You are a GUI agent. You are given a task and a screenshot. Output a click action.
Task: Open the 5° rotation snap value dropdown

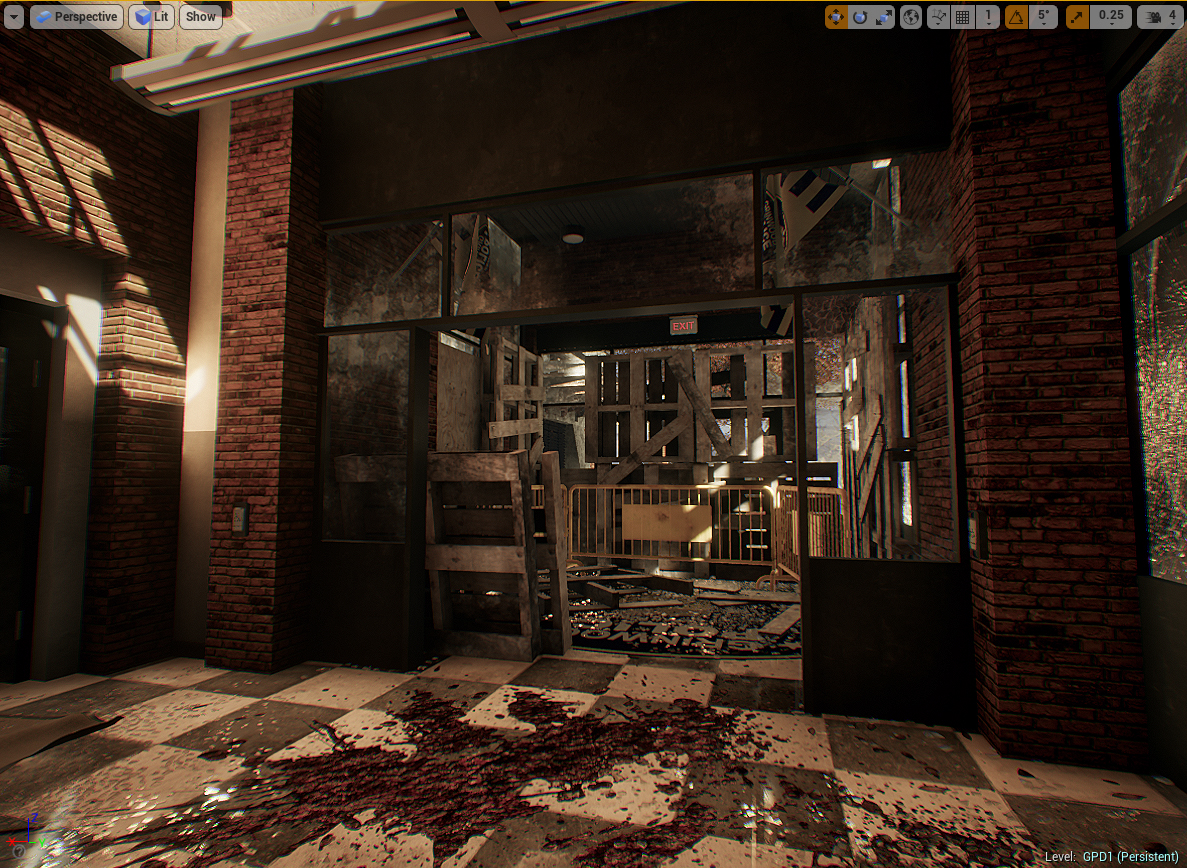pos(1044,16)
